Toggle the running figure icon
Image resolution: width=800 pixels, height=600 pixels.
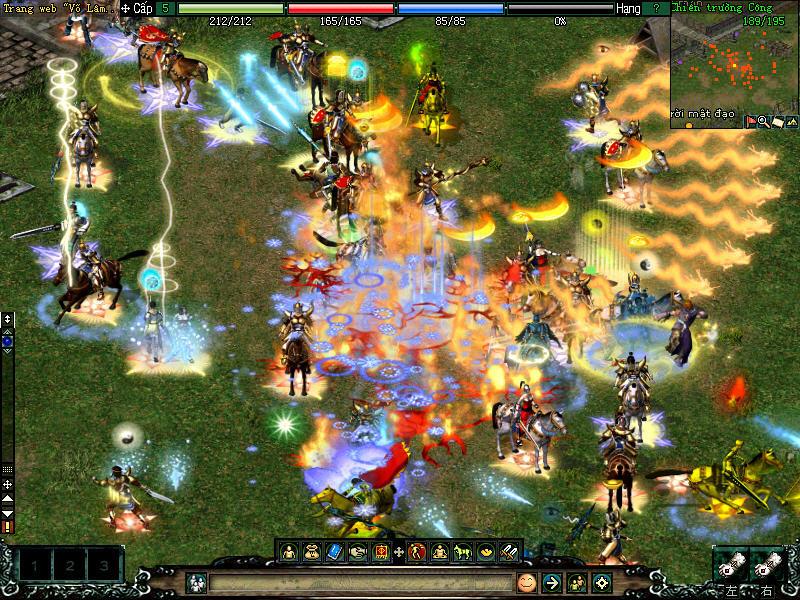[417, 551]
